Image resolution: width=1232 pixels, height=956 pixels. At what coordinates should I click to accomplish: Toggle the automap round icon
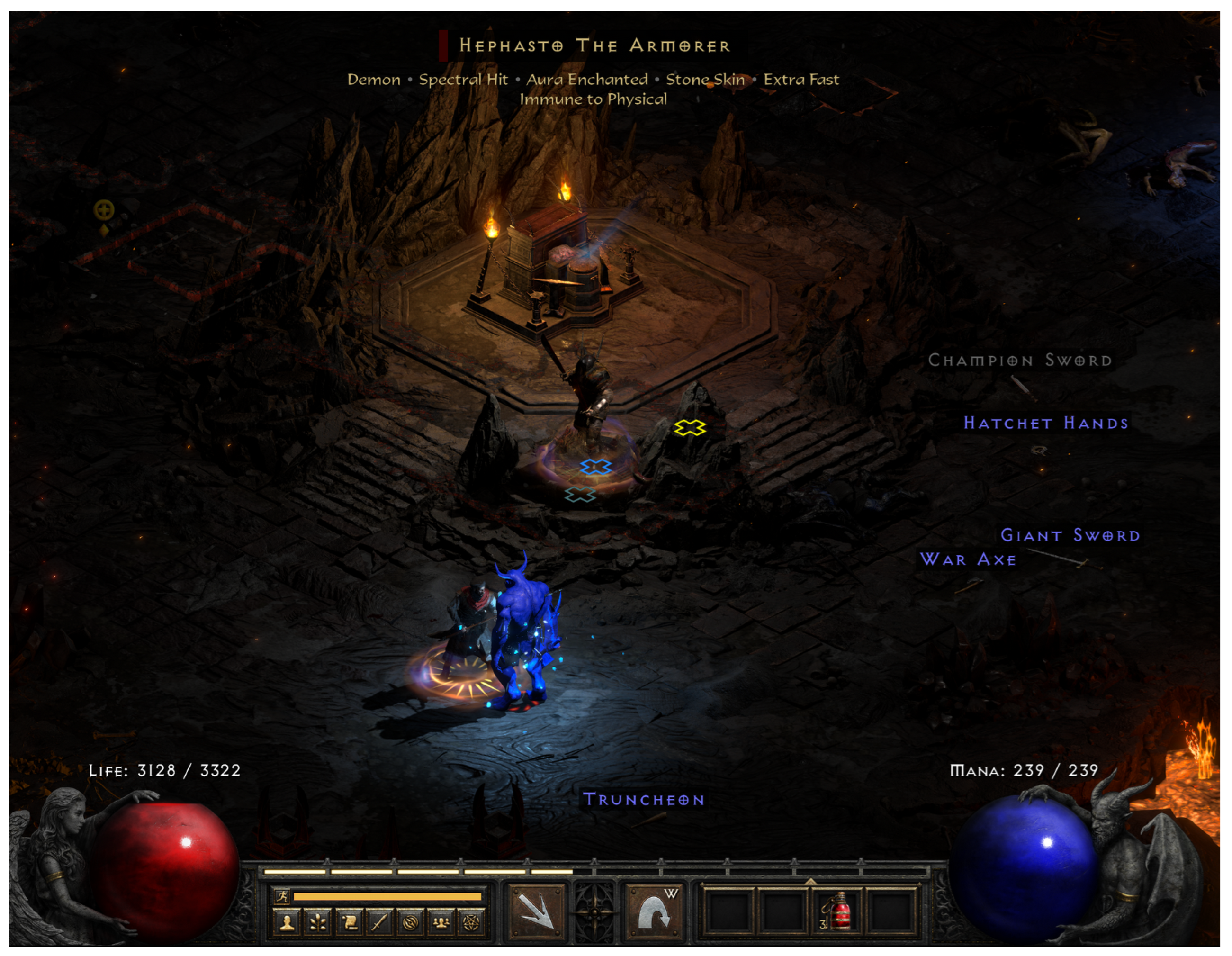pyautogui.click(x=411, y=923)
